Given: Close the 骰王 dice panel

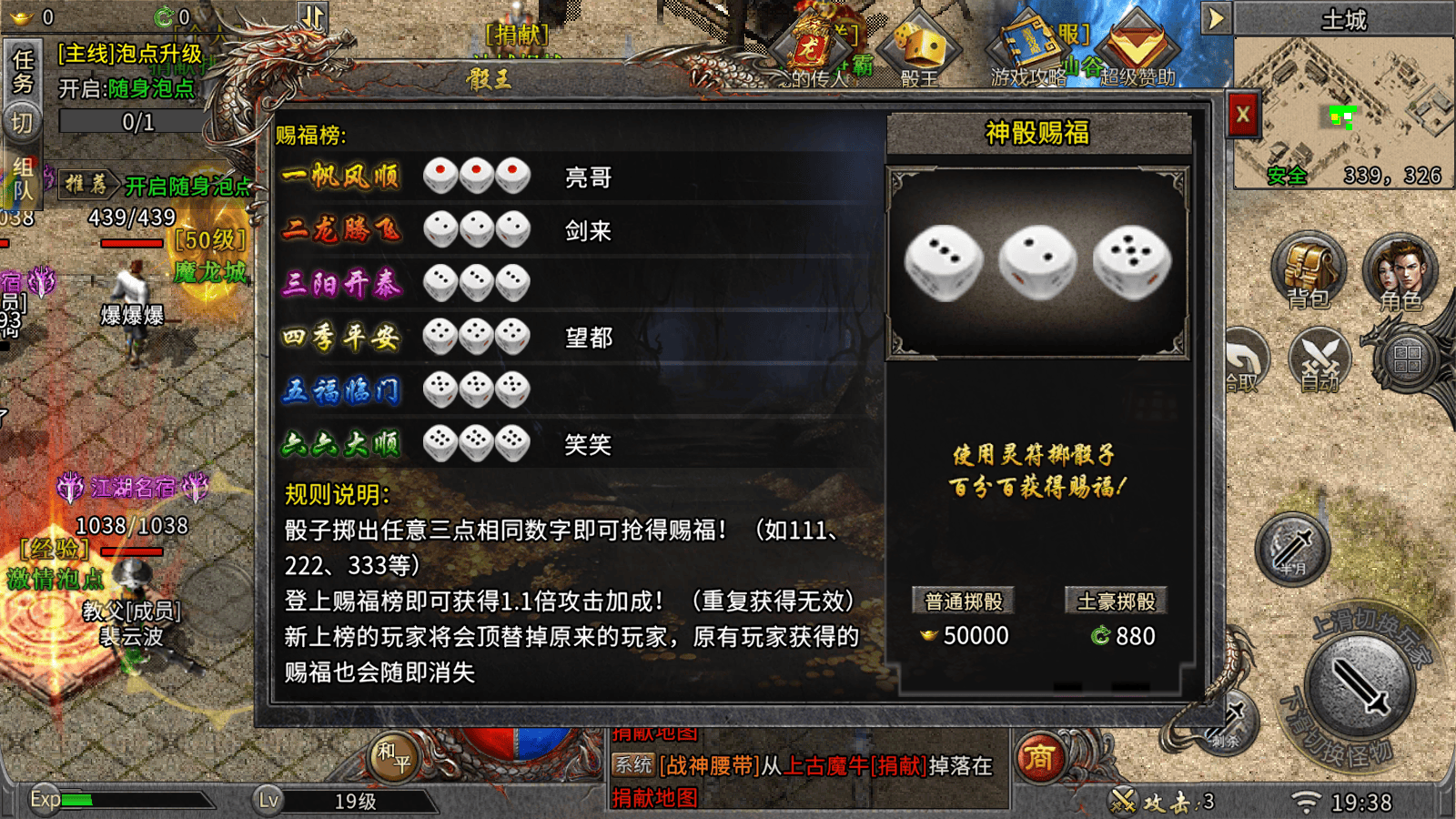Looking at the screenshot, I should coord(1242,116).
